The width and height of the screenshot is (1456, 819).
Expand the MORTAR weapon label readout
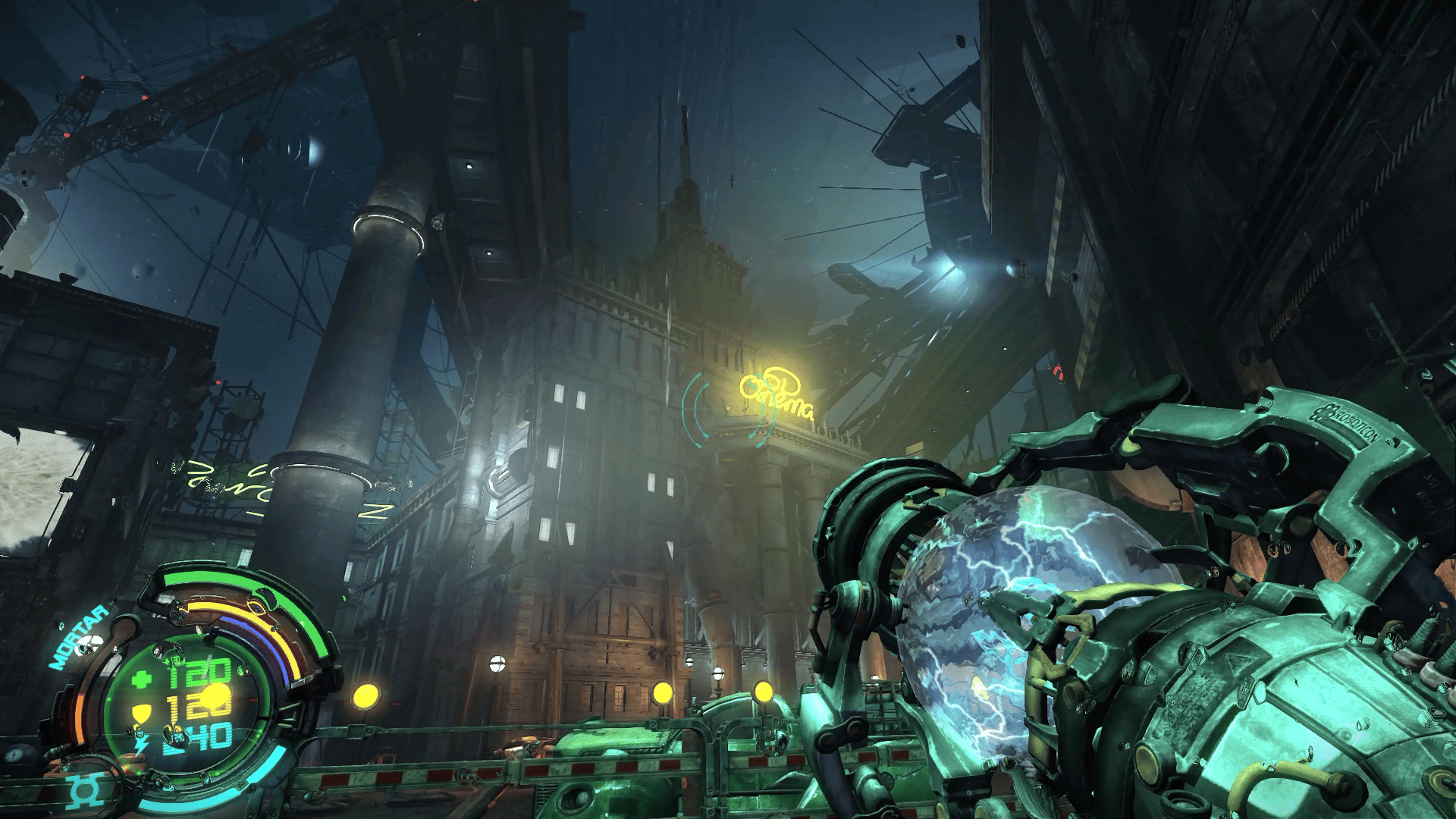pyautogui.click(x=77, y=635)
